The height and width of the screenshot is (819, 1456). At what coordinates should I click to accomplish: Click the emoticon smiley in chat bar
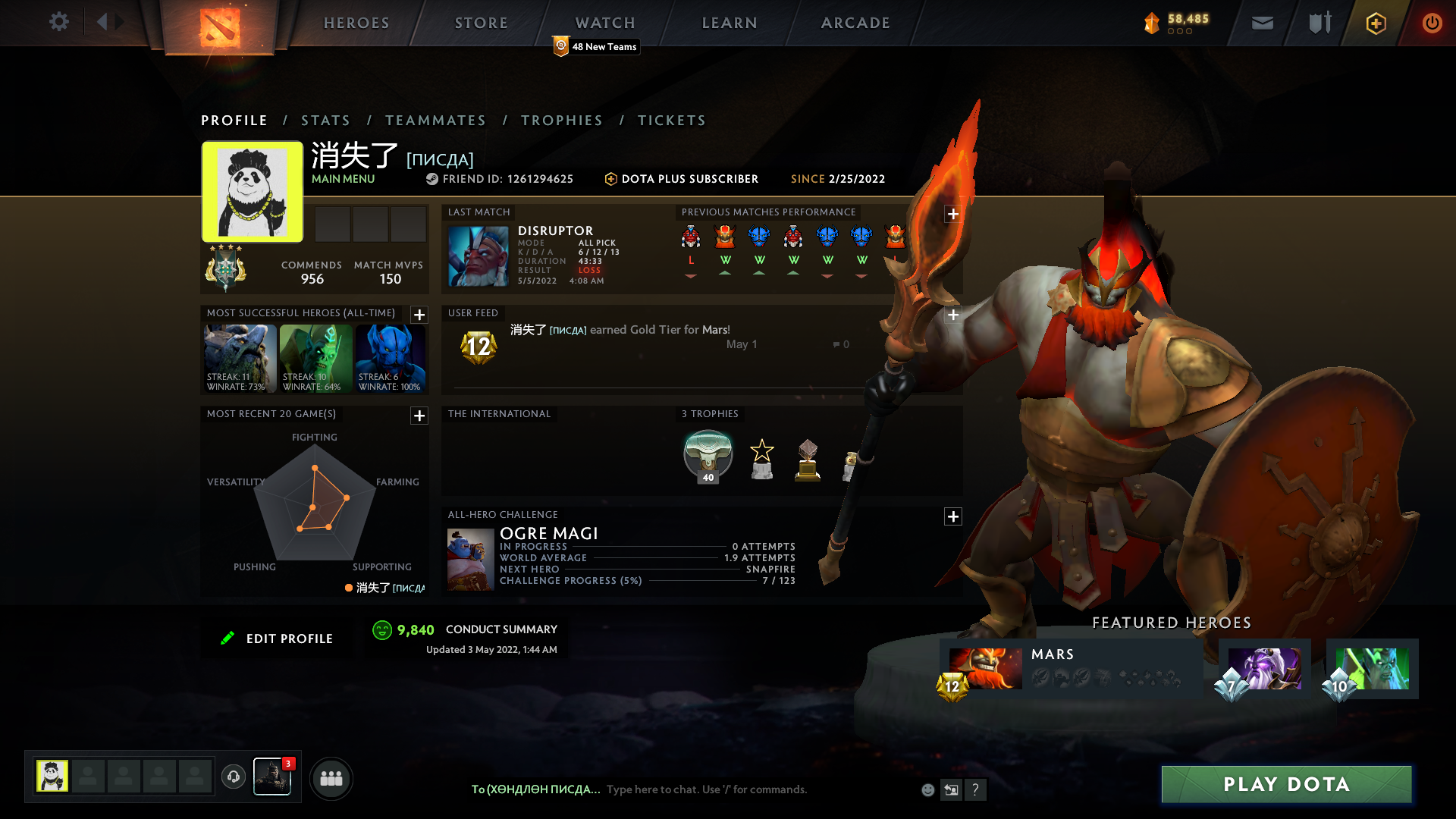coord(927,789)
